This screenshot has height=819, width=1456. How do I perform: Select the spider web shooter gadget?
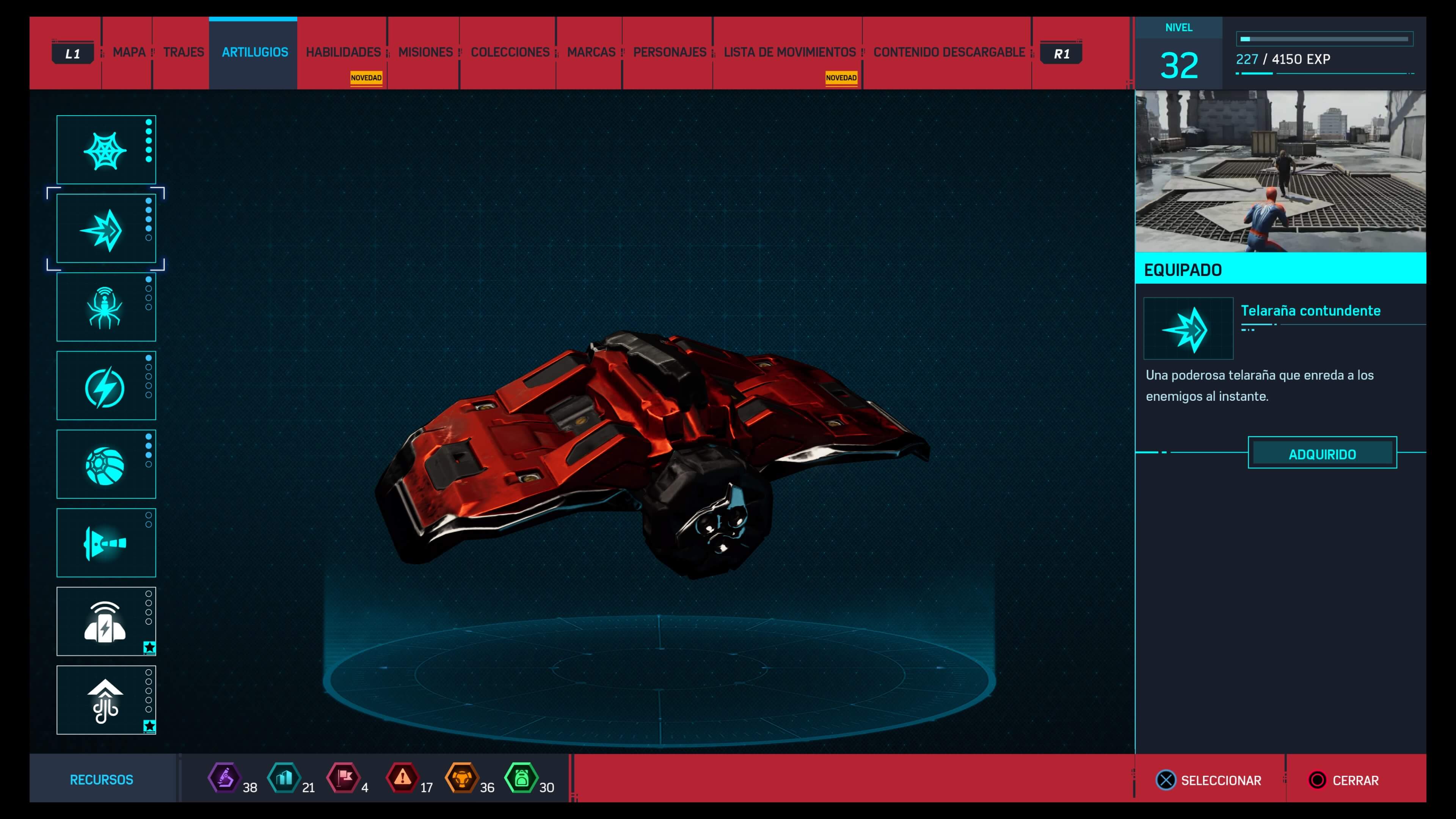(106, 150)
